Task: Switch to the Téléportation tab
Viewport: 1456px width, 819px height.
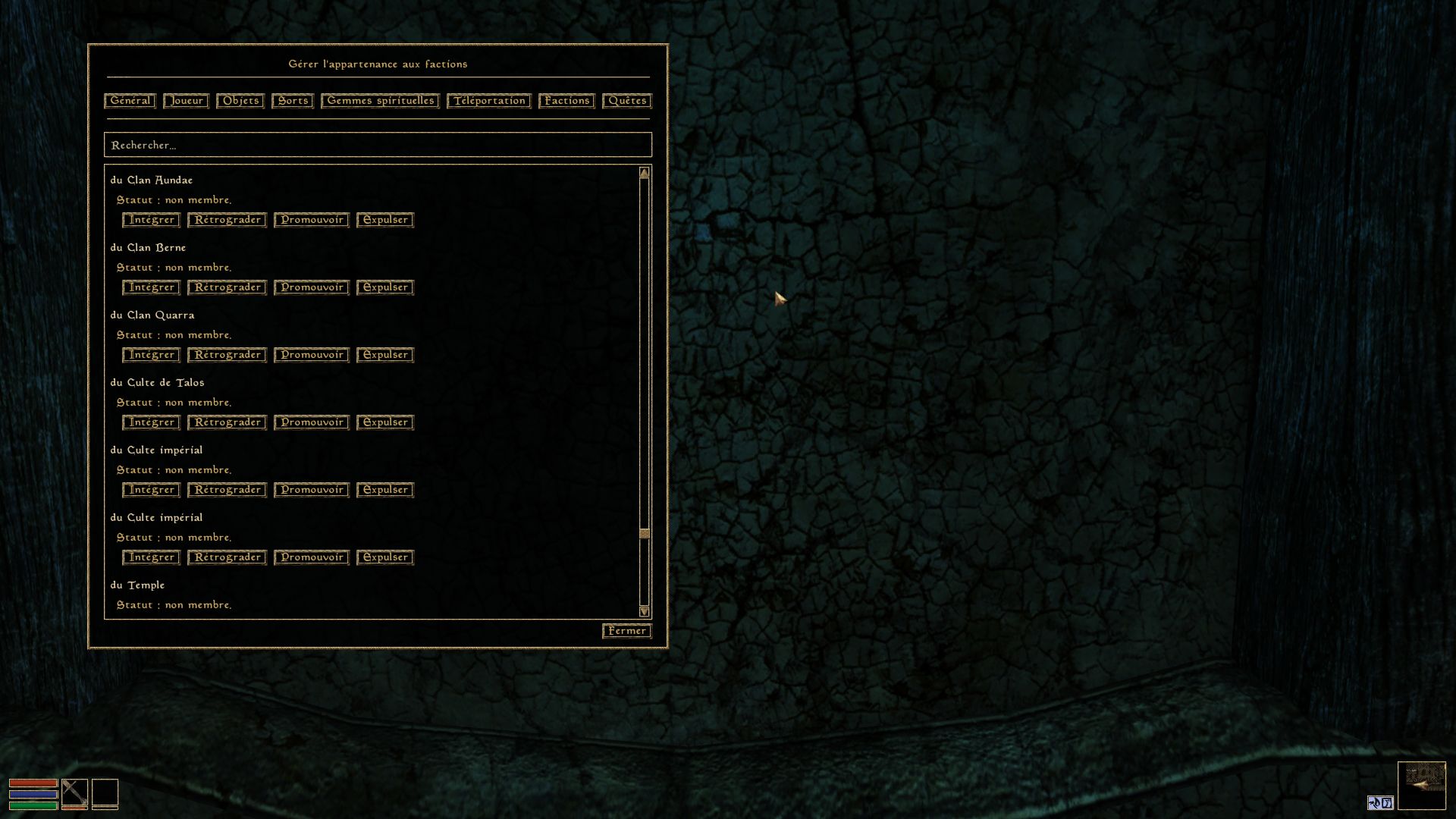Action: (489, 101)
